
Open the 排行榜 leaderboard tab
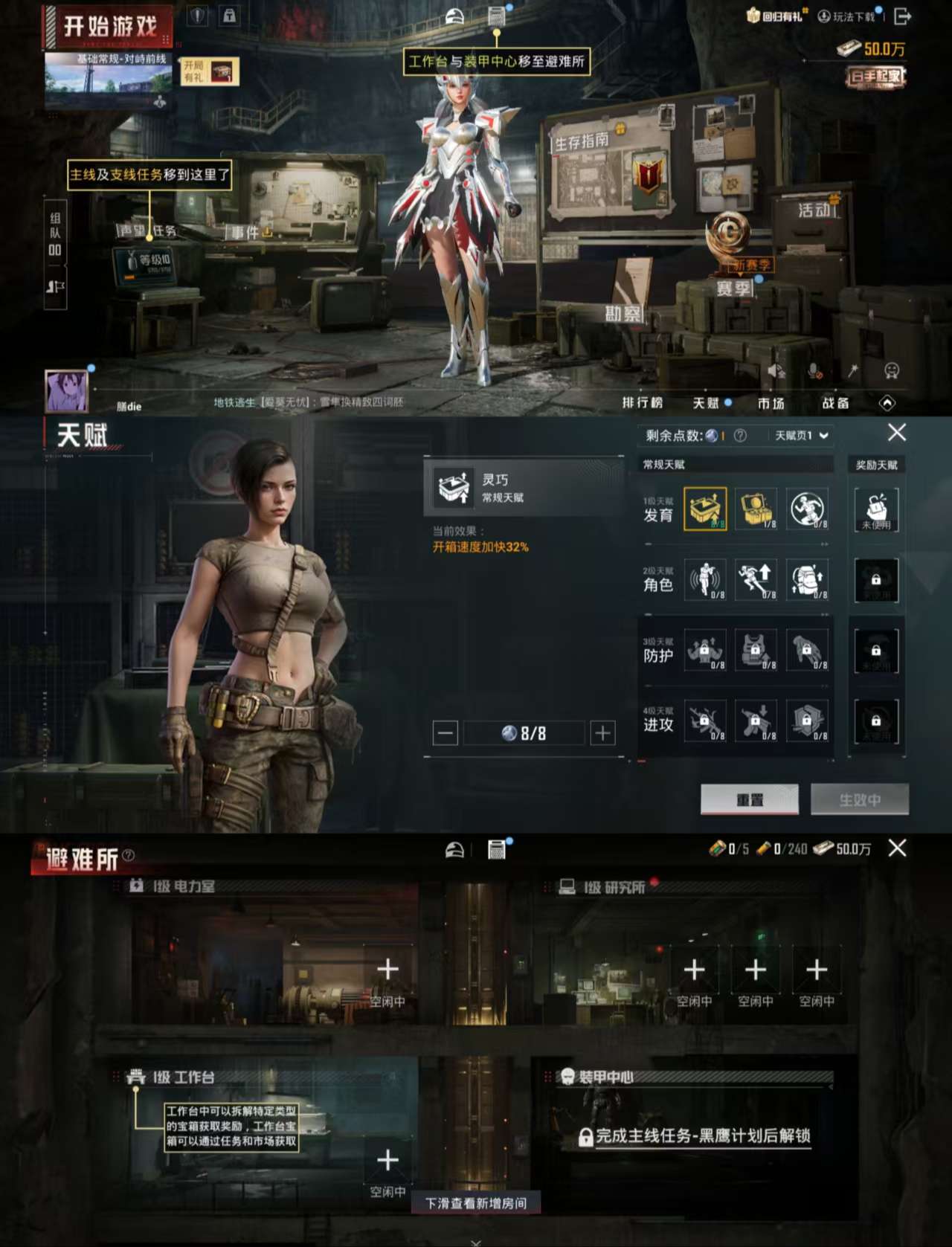tap(644, 403)
